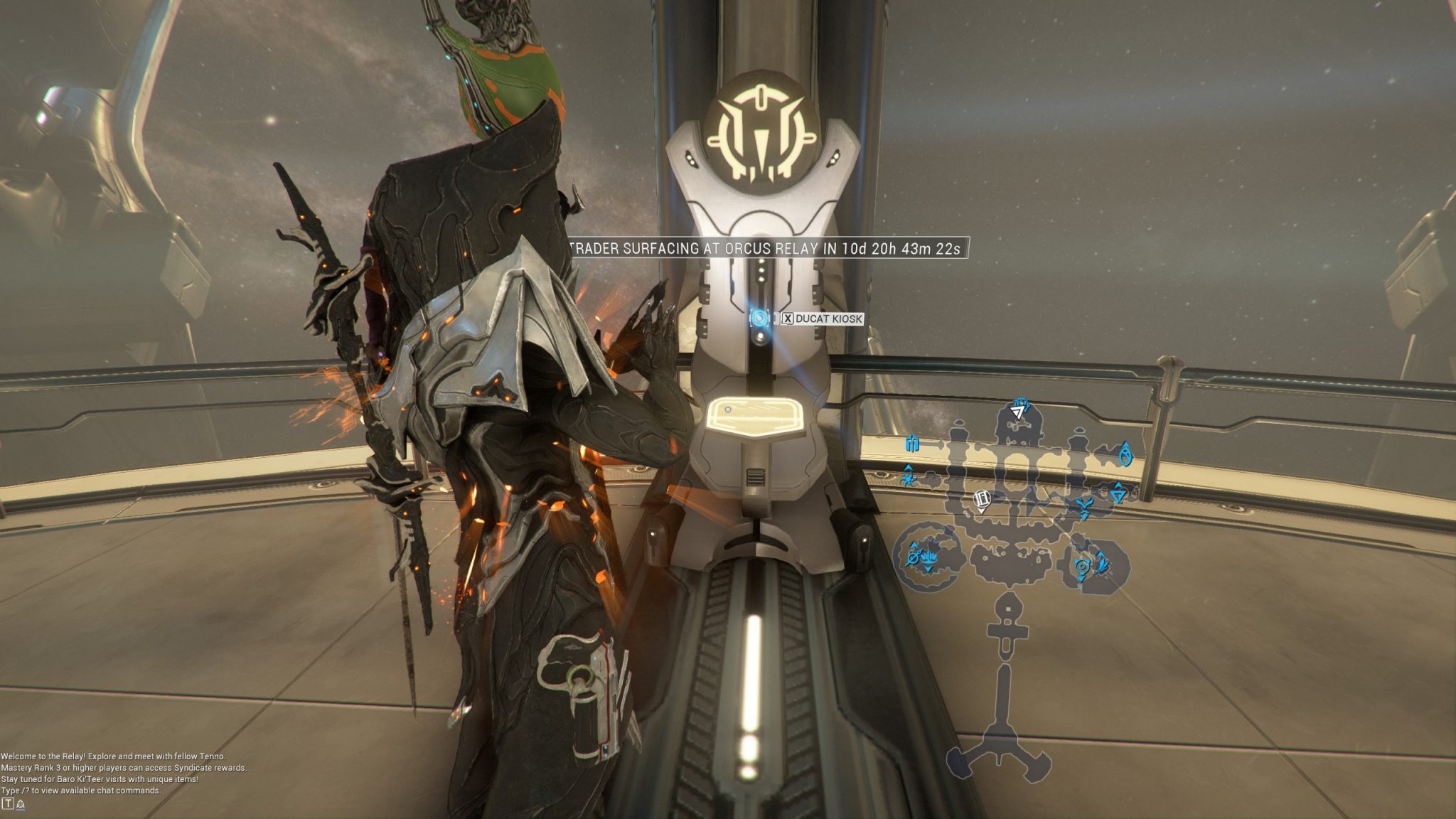
Task: Click the up-chevron arrow above the spider marker
Action: coord(908,469)
